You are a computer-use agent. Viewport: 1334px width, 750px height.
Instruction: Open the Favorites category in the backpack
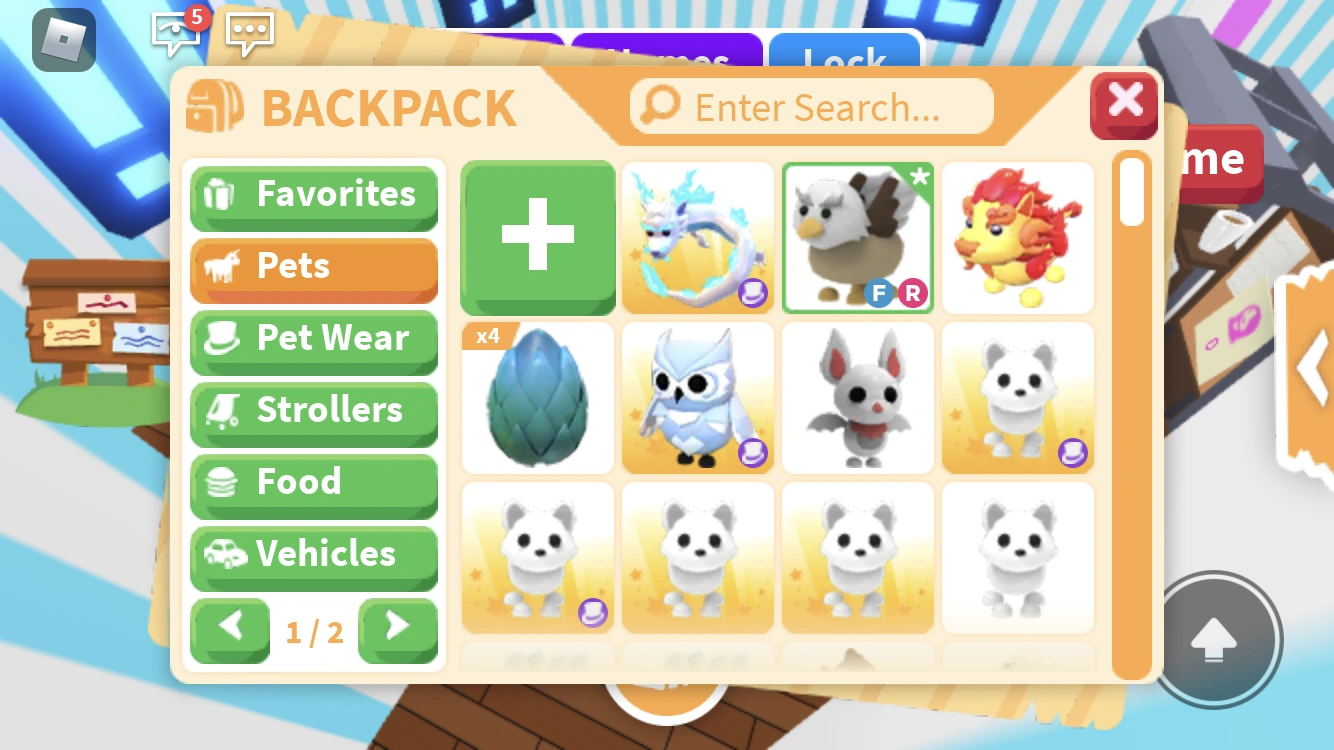314,195
